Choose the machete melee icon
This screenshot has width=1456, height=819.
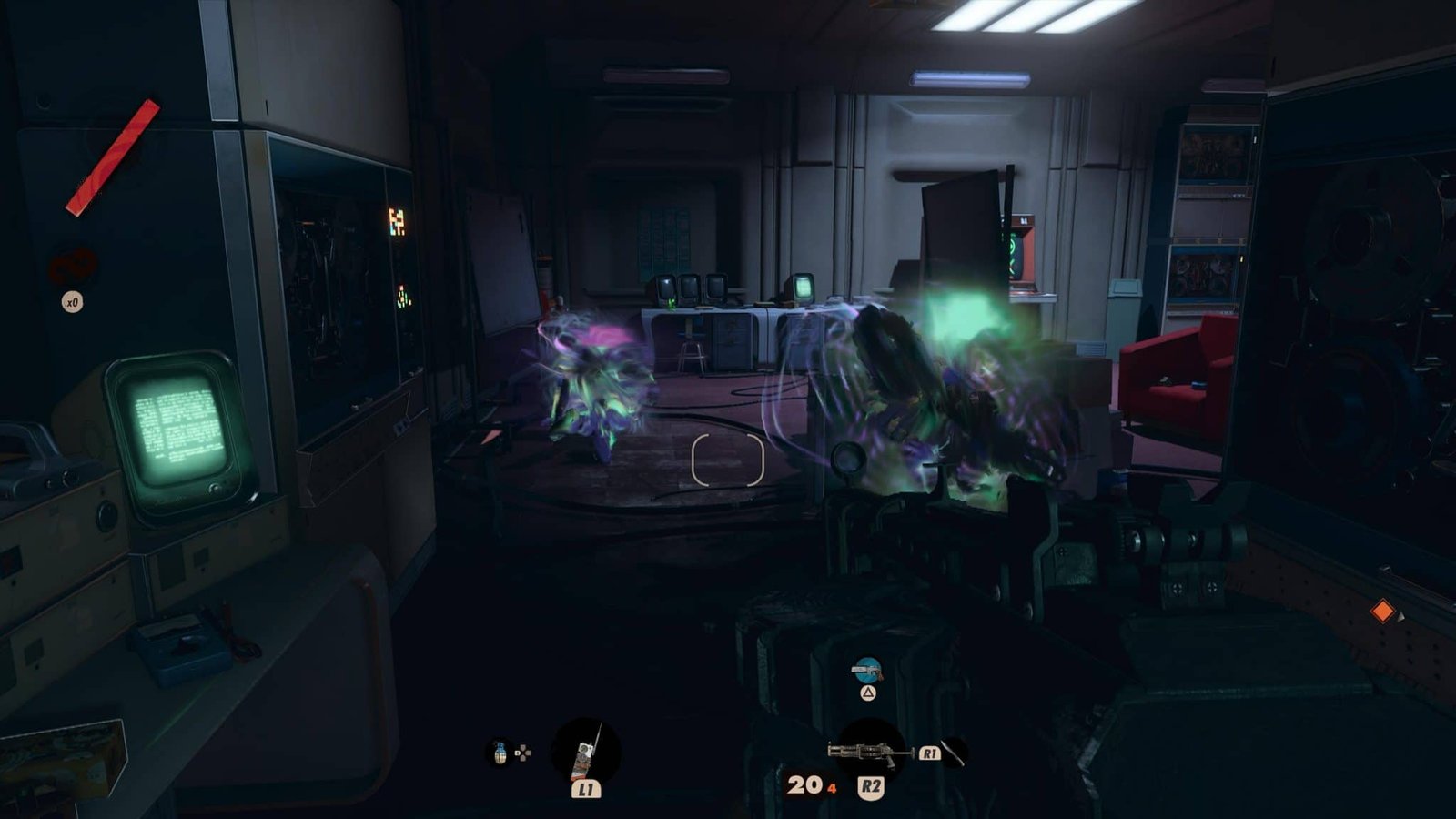[x=952, y=753]
